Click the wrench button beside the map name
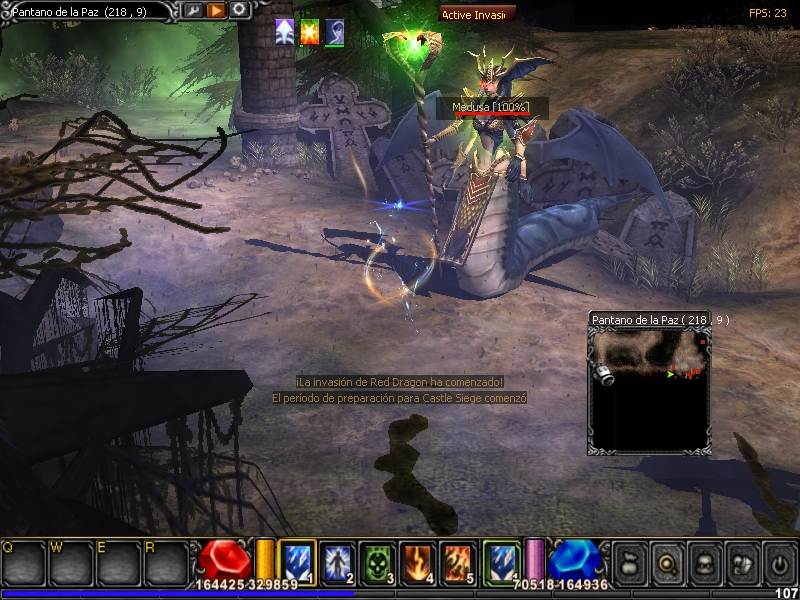800x600 pixels. click(193, 10)
